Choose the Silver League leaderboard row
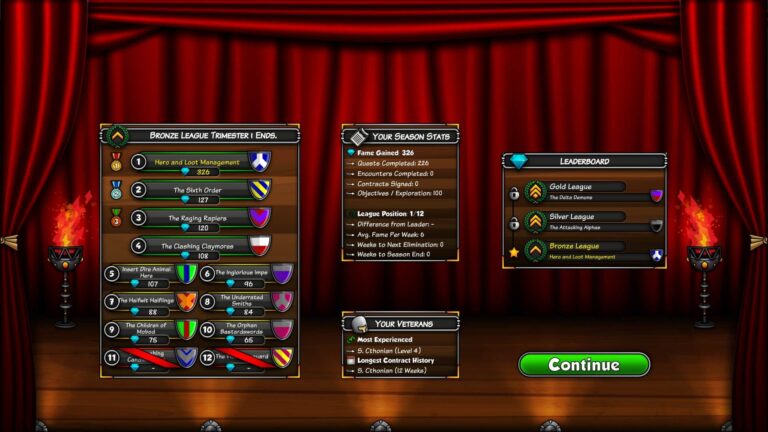This screenshot has width=768, height=432. point(585,221)
